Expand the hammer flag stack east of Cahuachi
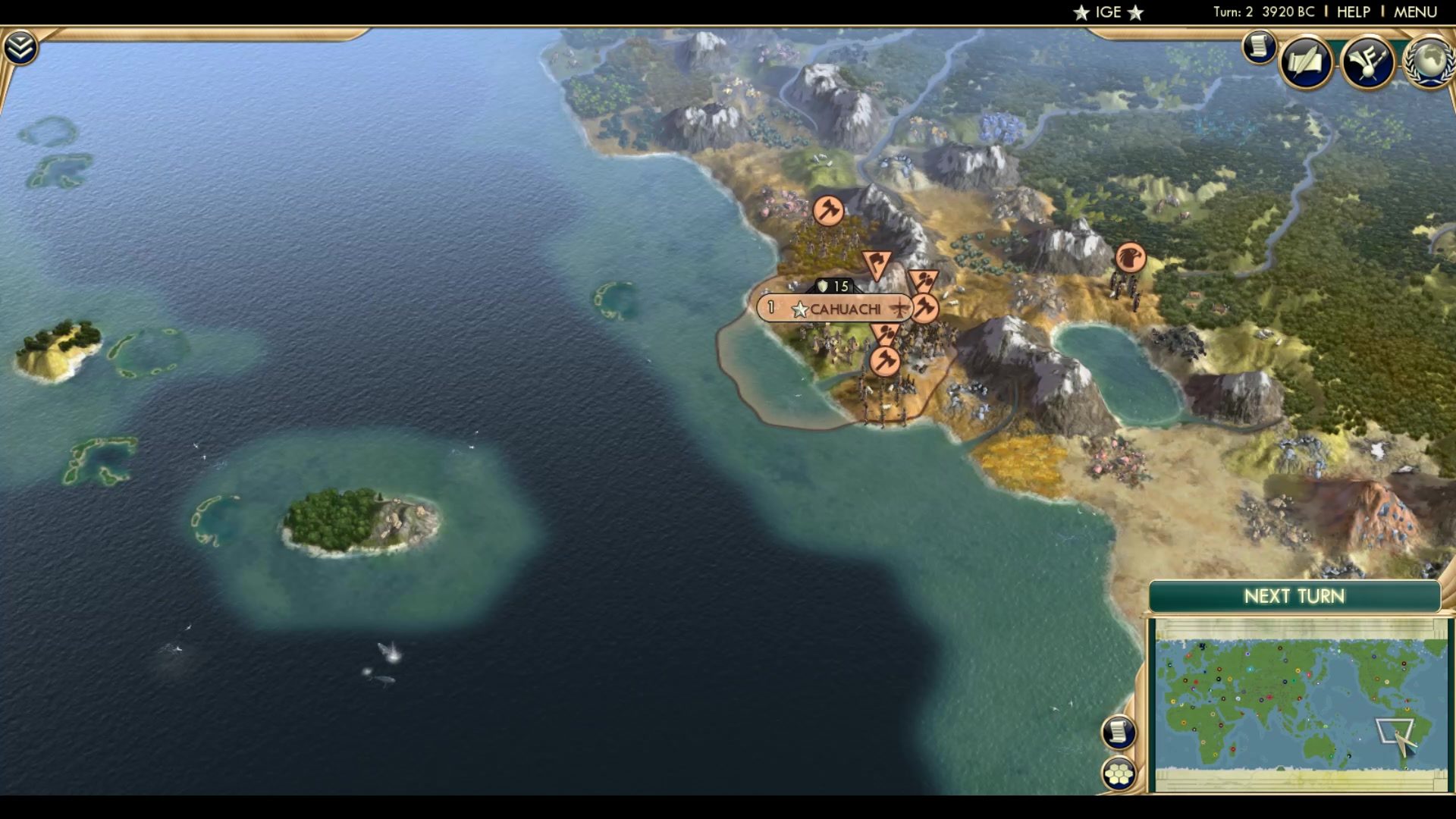Viewport: 1456px width, 819px height. 924,306
